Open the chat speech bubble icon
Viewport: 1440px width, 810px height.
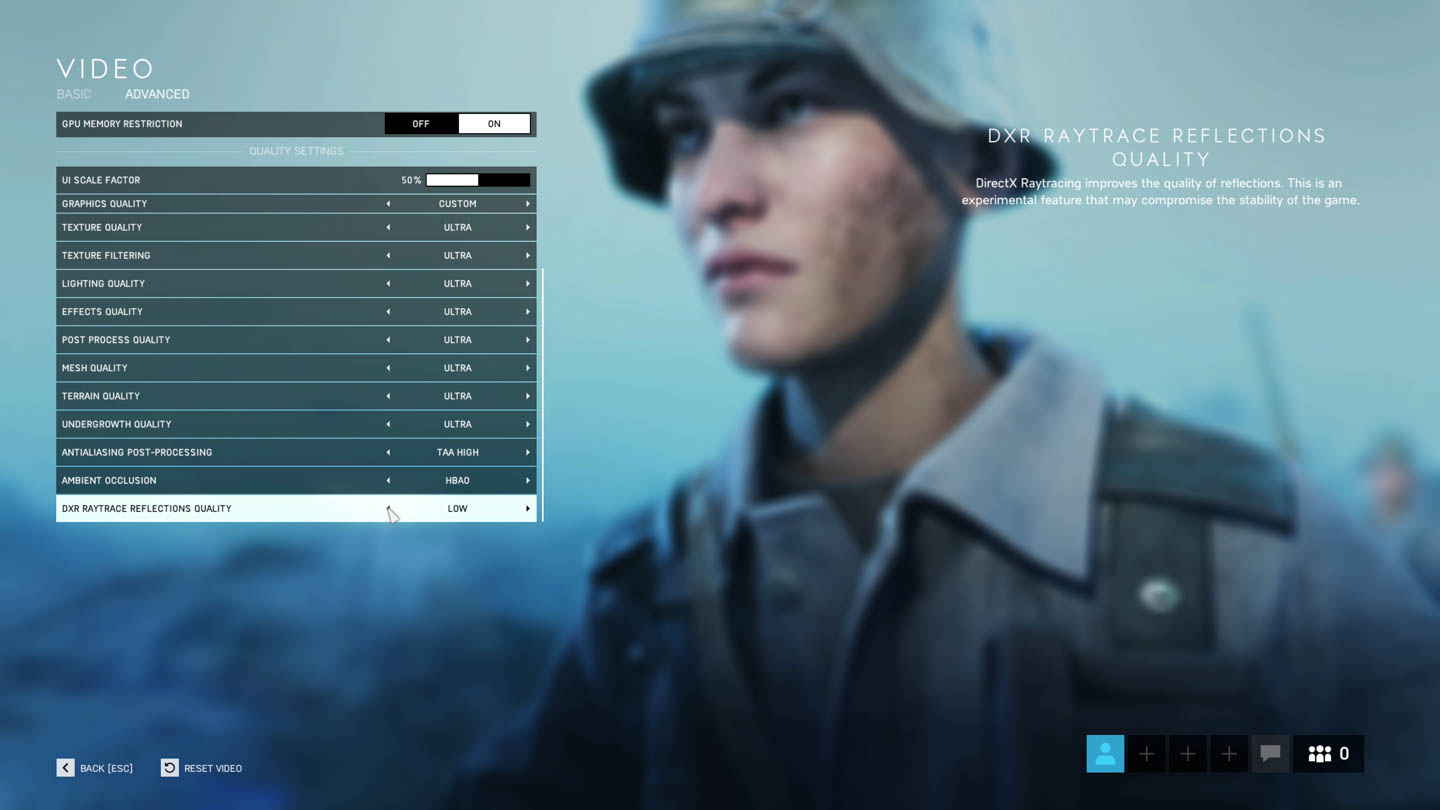[x=1270, y=754]
